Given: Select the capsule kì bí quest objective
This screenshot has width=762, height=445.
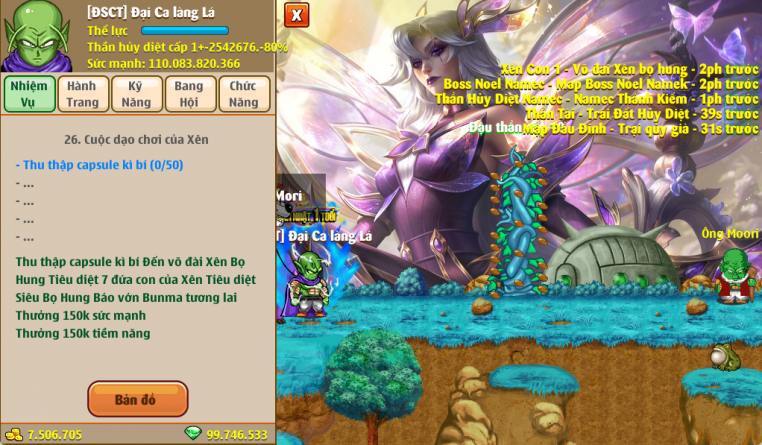Looking at the screenshot, I should coord(99,165).
